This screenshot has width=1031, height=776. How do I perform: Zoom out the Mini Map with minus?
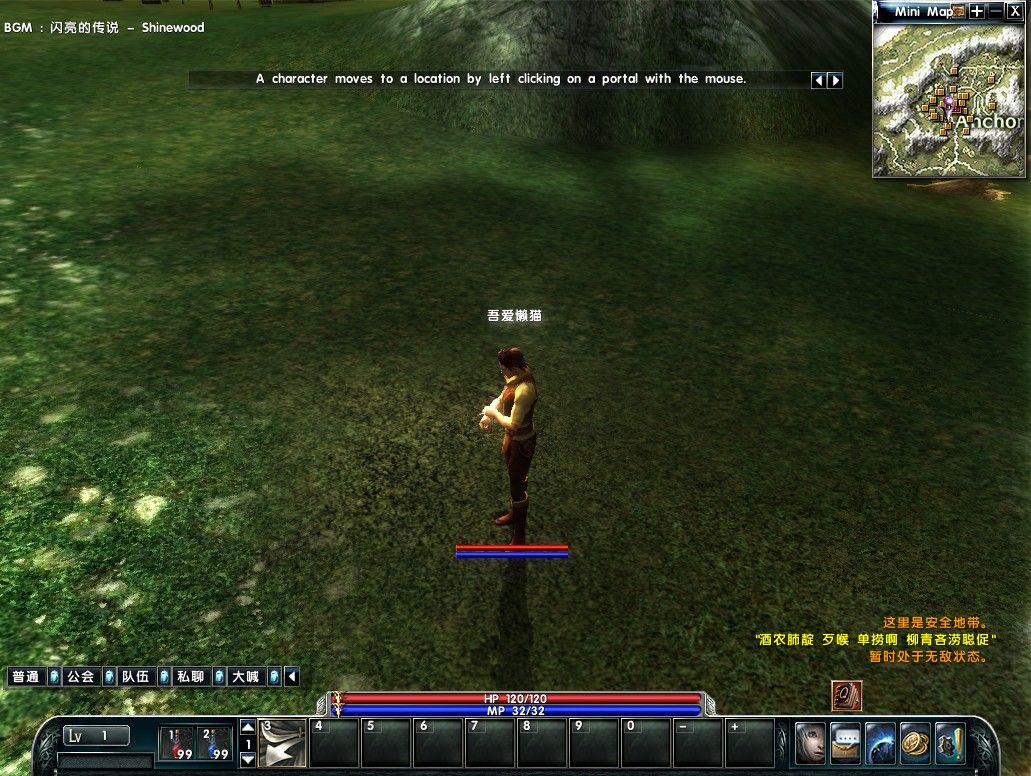tap(995, 11)
